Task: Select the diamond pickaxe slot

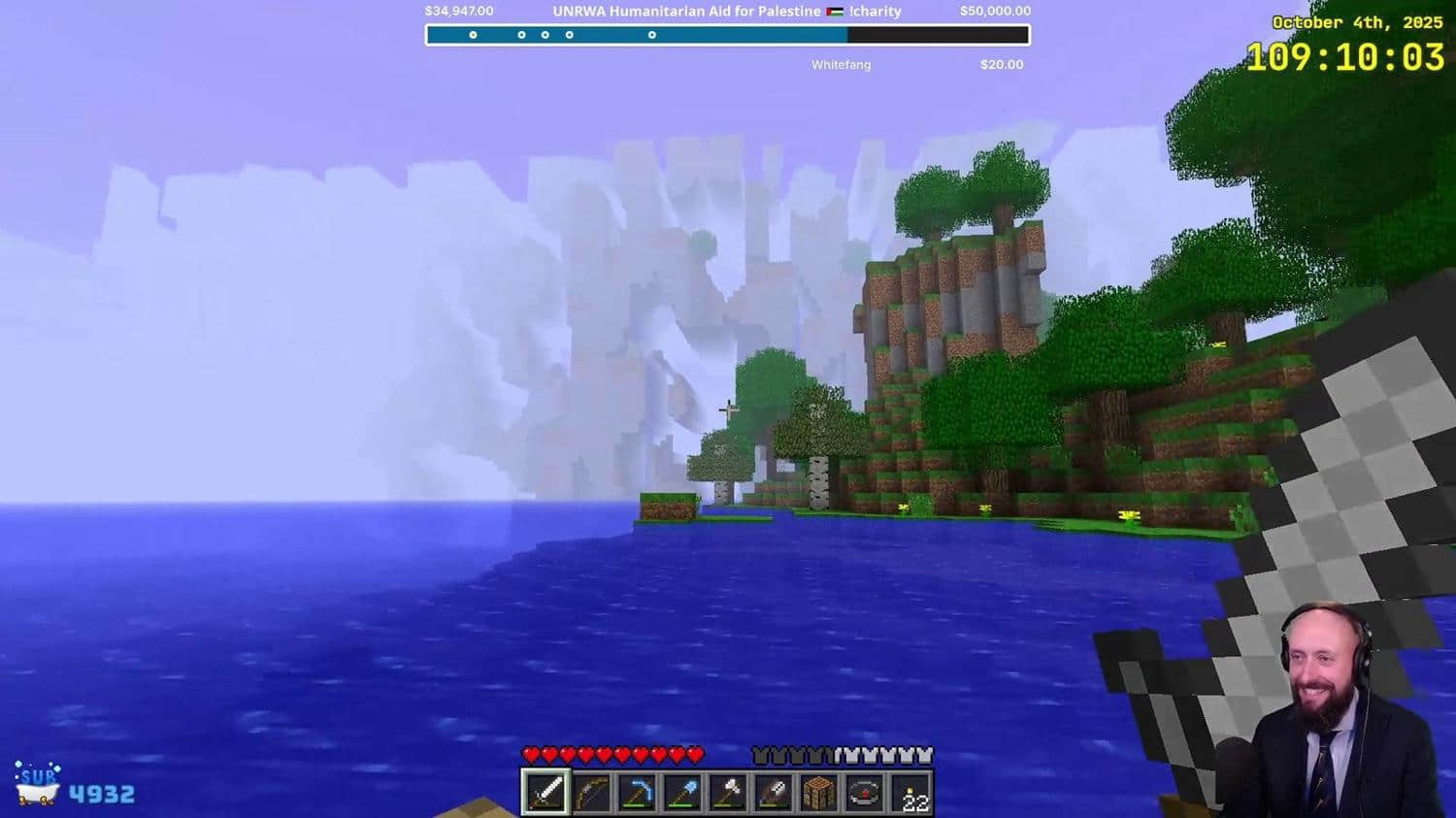Action: coord(636,793)
